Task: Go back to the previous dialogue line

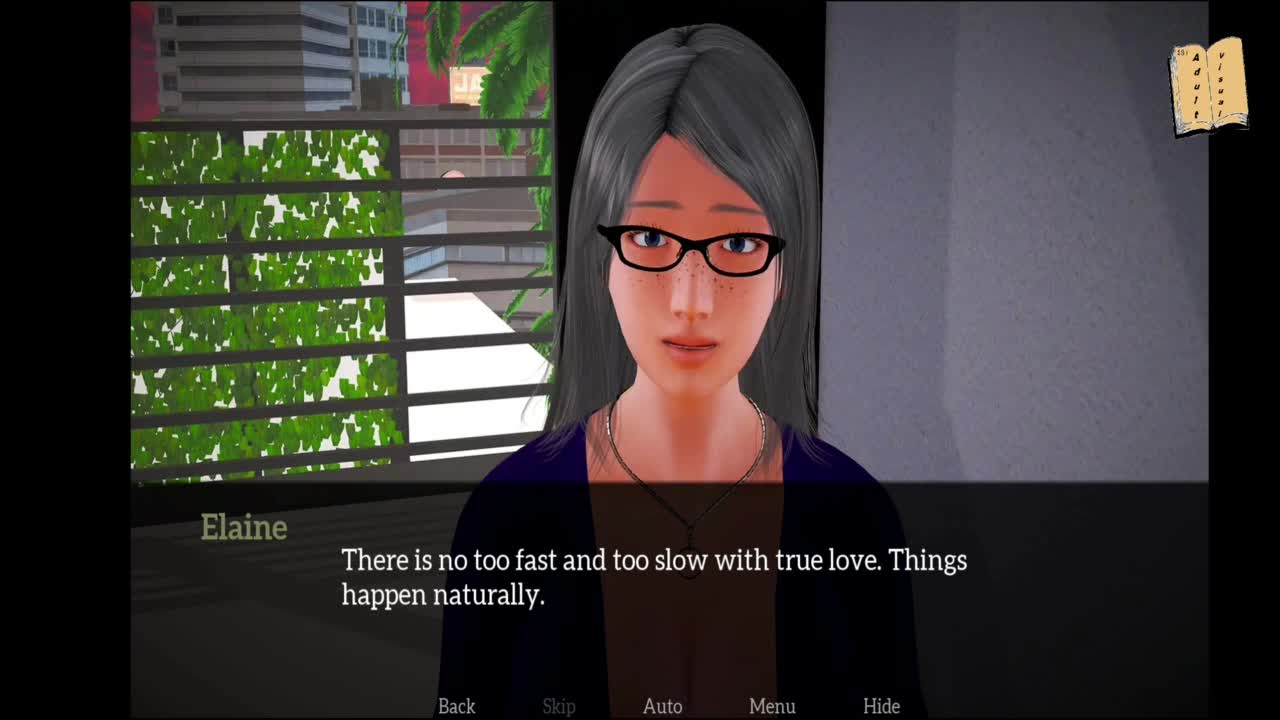Action: [x=456, y=706]
